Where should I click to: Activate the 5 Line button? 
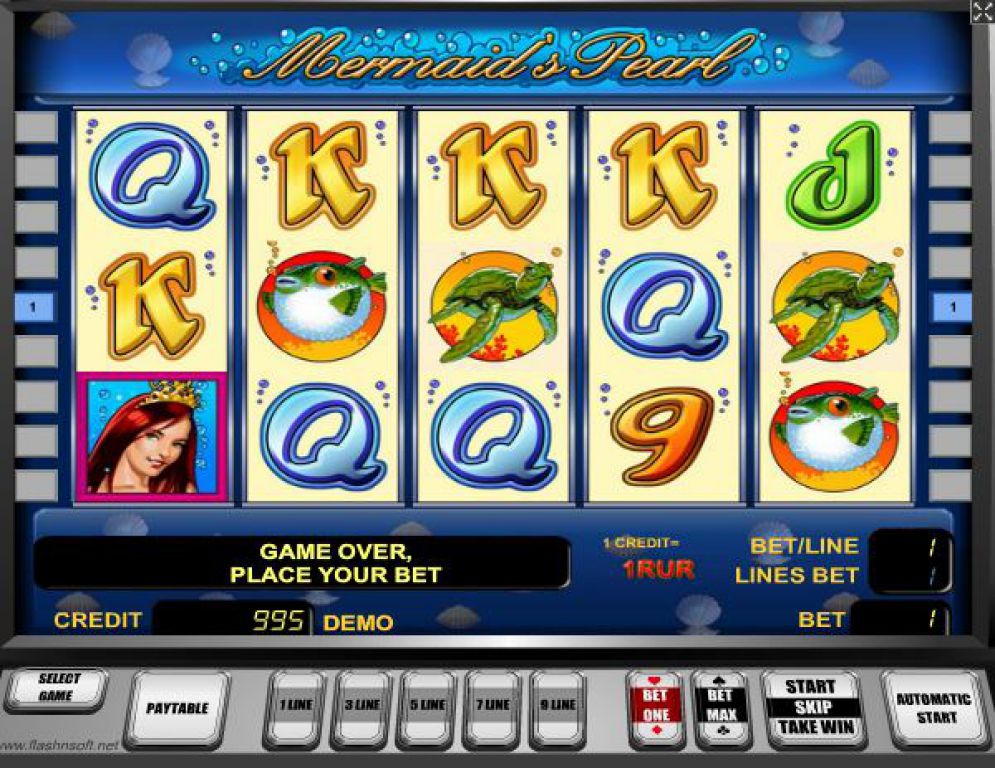[426, 706]
